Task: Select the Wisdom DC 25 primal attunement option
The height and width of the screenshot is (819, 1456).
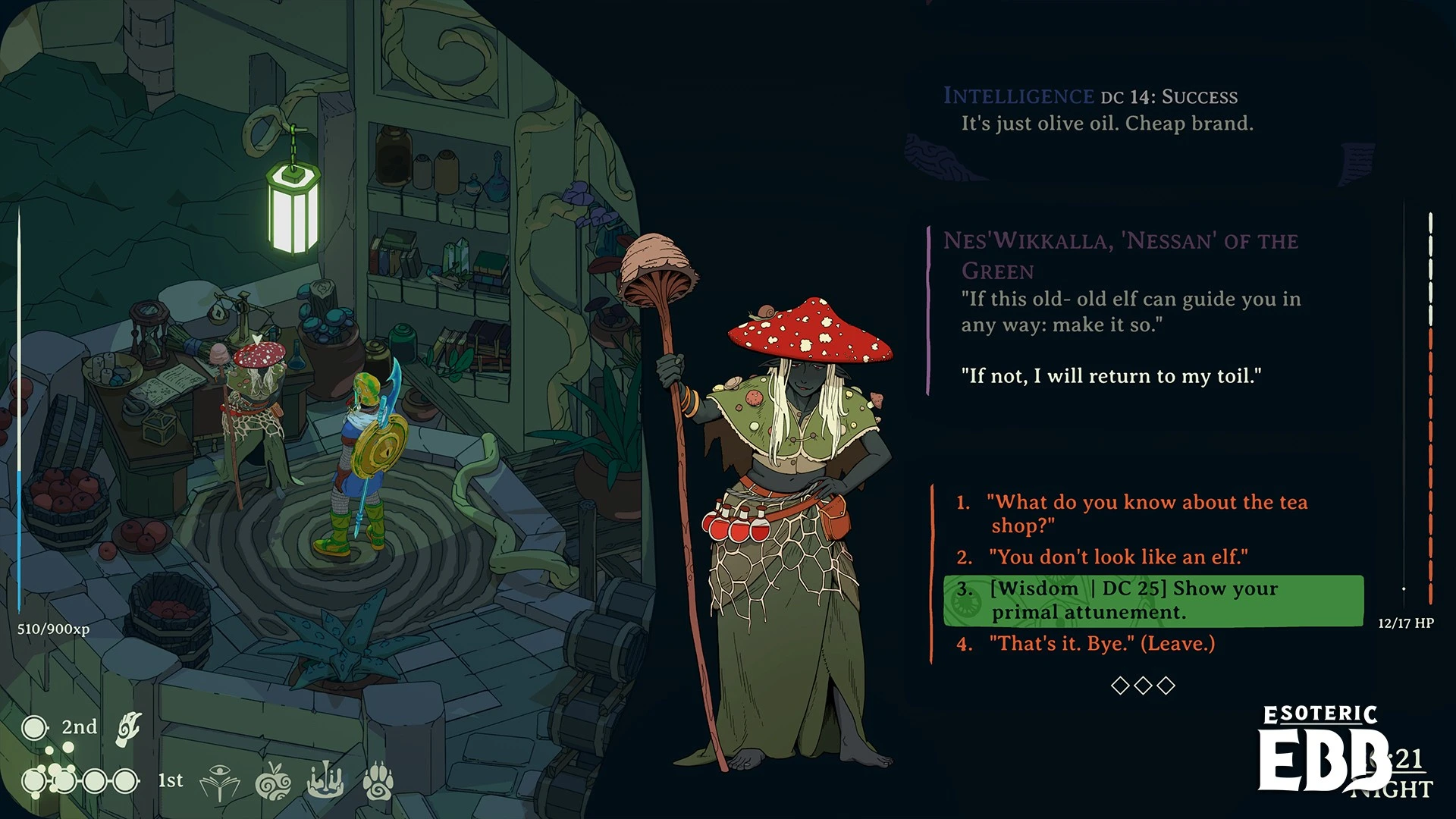Action: click(x=1153, y=601)
